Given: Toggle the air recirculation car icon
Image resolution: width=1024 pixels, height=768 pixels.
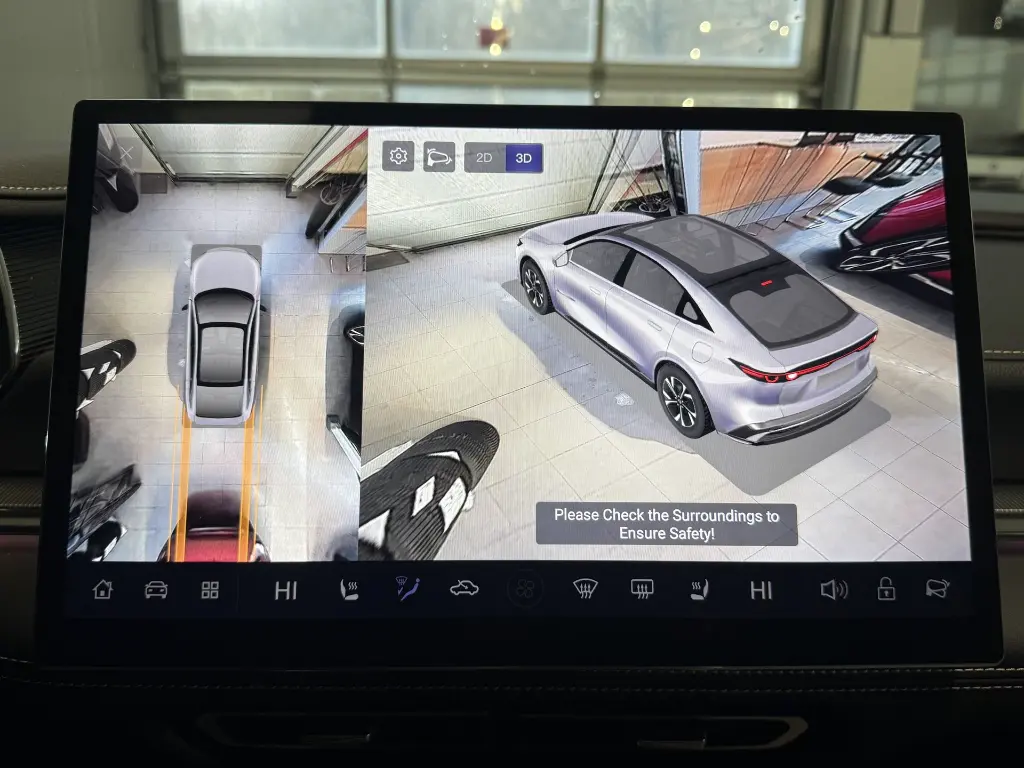Looking at the screenshot, I should point(464,589).
